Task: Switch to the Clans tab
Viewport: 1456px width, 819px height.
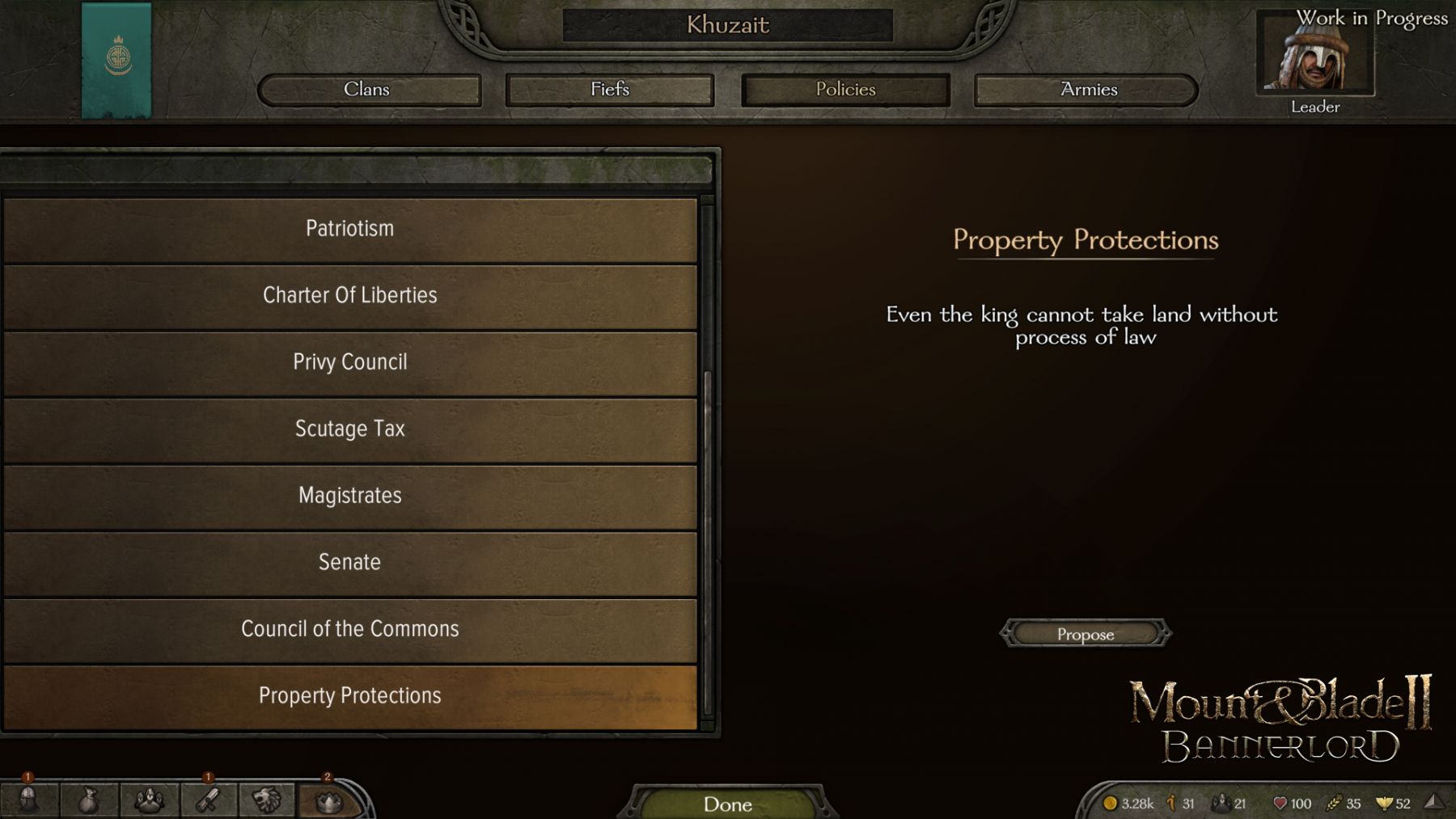Action: tap(369, 90)
